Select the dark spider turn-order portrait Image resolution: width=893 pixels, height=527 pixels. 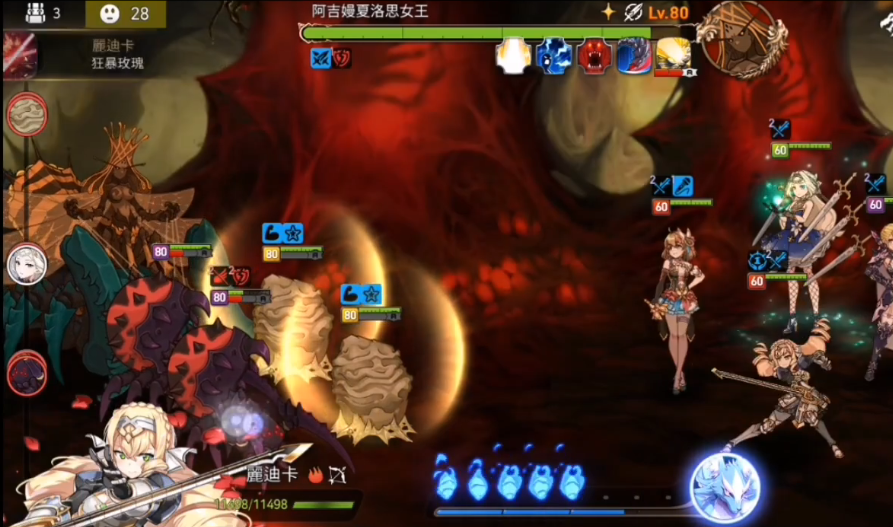[x=27, y=374]
